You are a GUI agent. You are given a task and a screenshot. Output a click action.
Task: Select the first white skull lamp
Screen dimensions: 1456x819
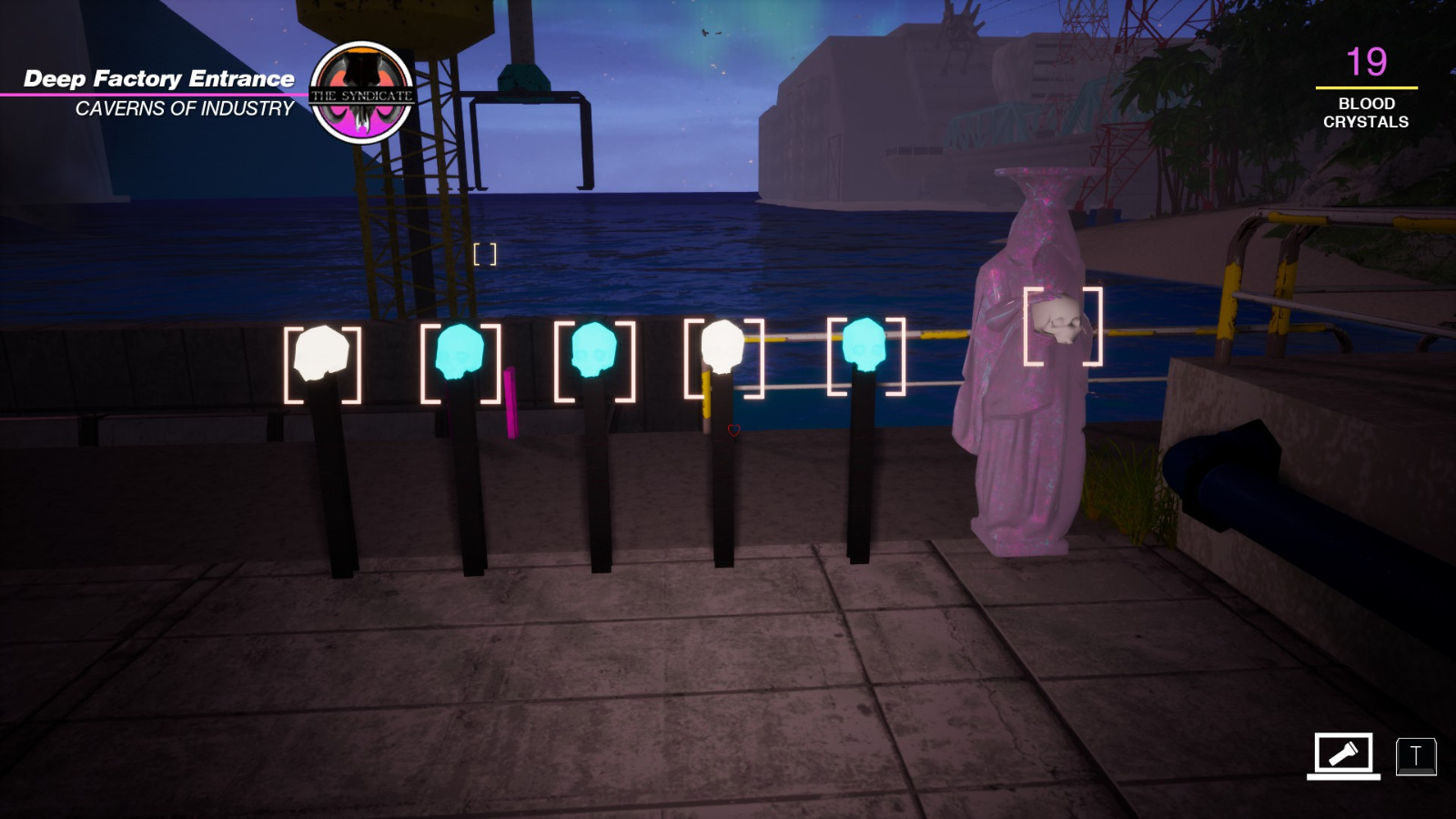coord(320,353)
